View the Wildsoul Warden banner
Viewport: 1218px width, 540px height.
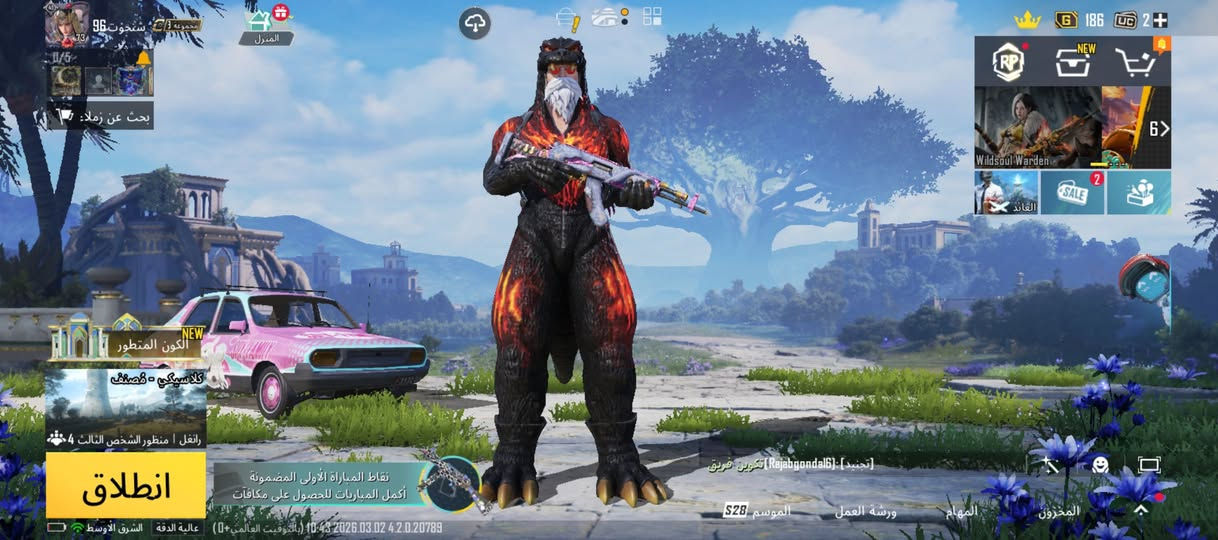(1037, 126)
